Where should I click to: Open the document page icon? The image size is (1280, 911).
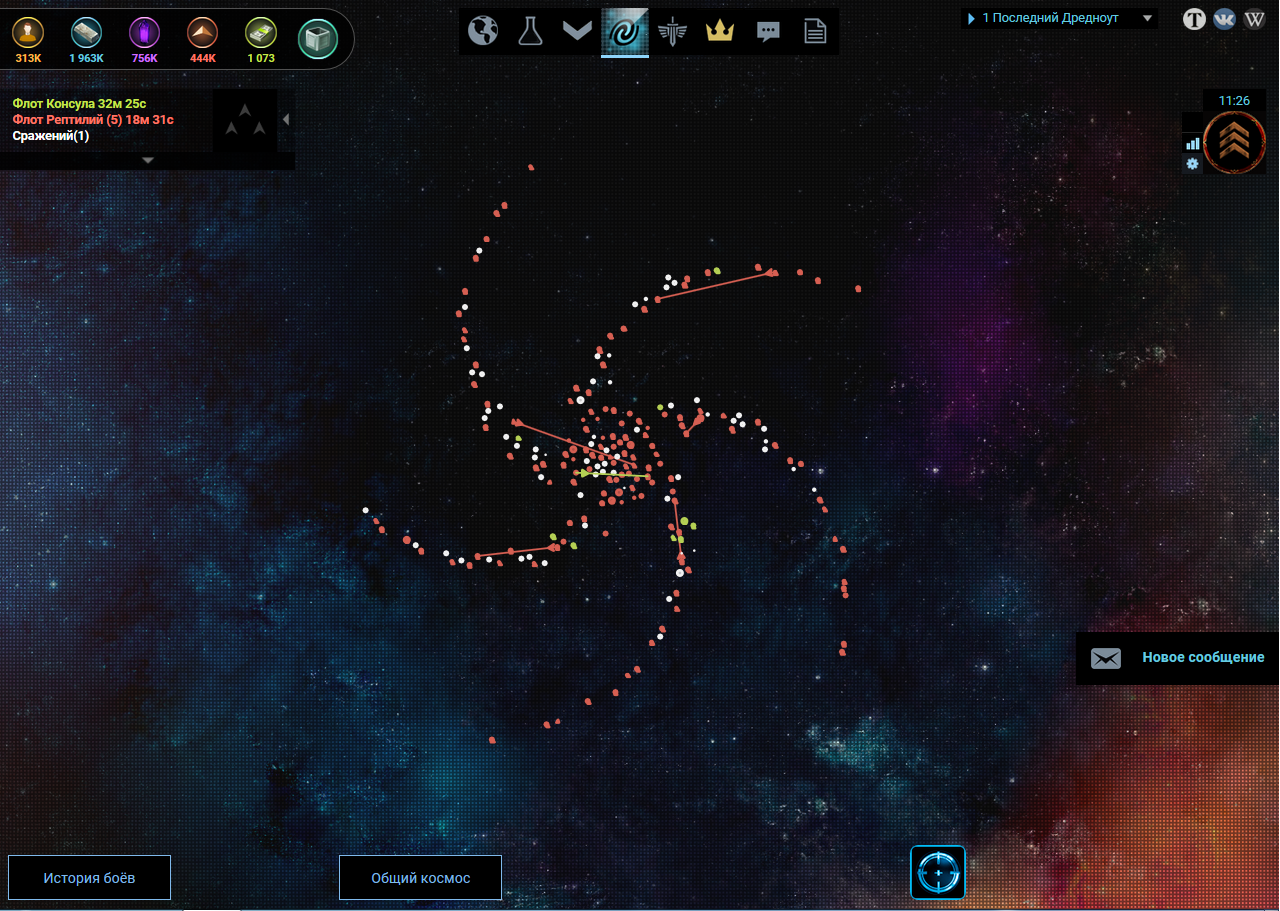(815, 32)
